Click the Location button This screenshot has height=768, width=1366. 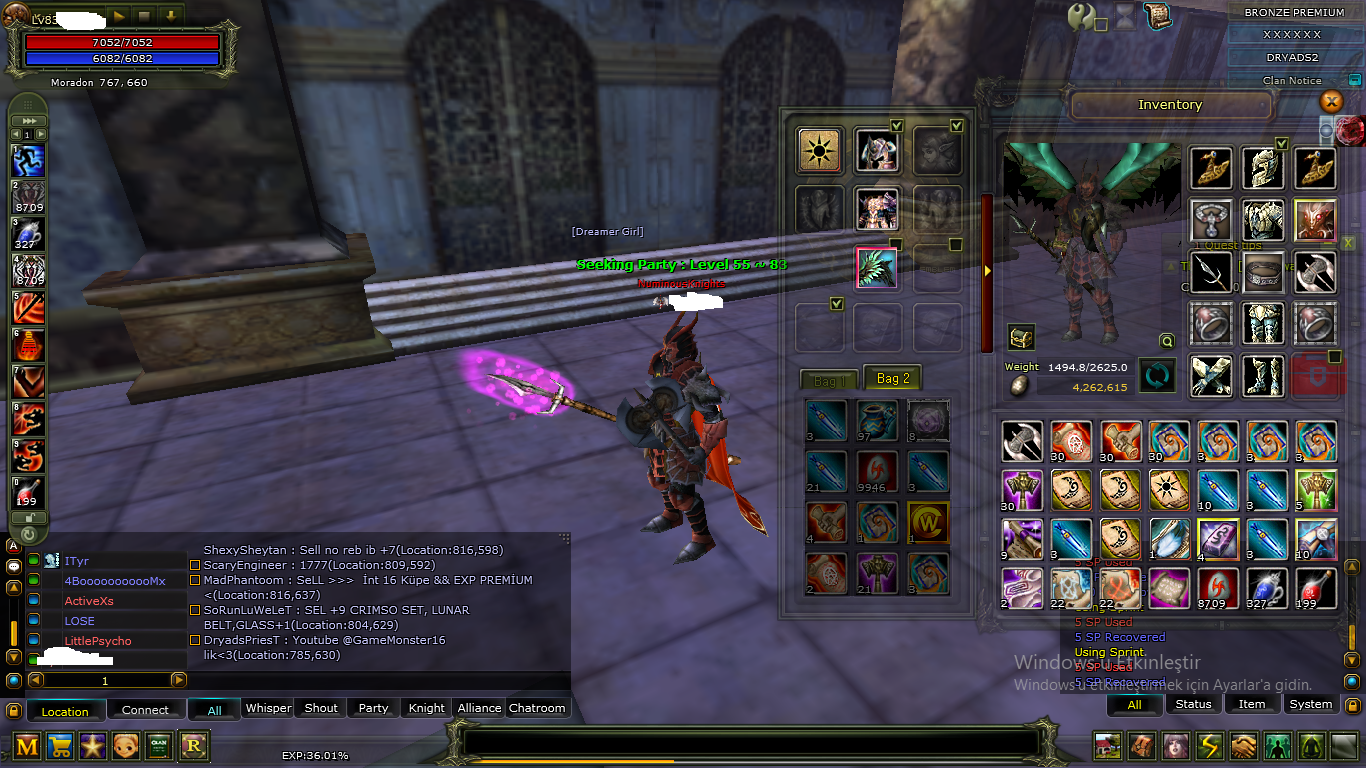point(65,711)
